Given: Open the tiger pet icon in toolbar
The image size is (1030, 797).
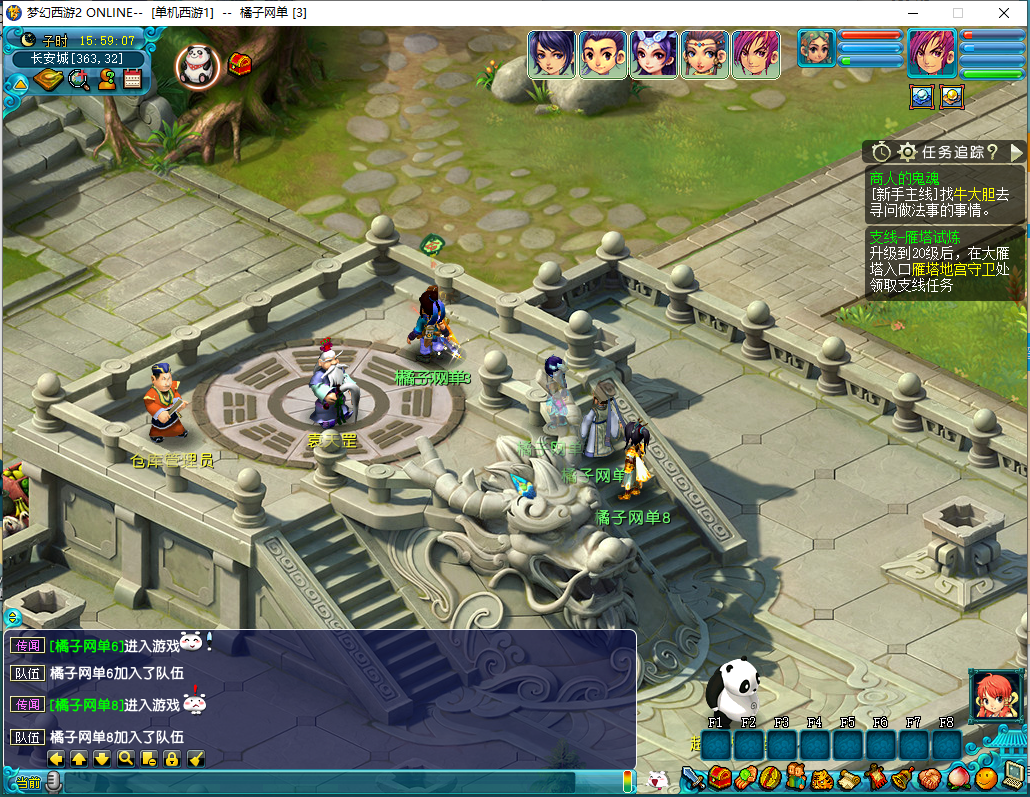Looking at the screenshot, I should click(822, 778).
